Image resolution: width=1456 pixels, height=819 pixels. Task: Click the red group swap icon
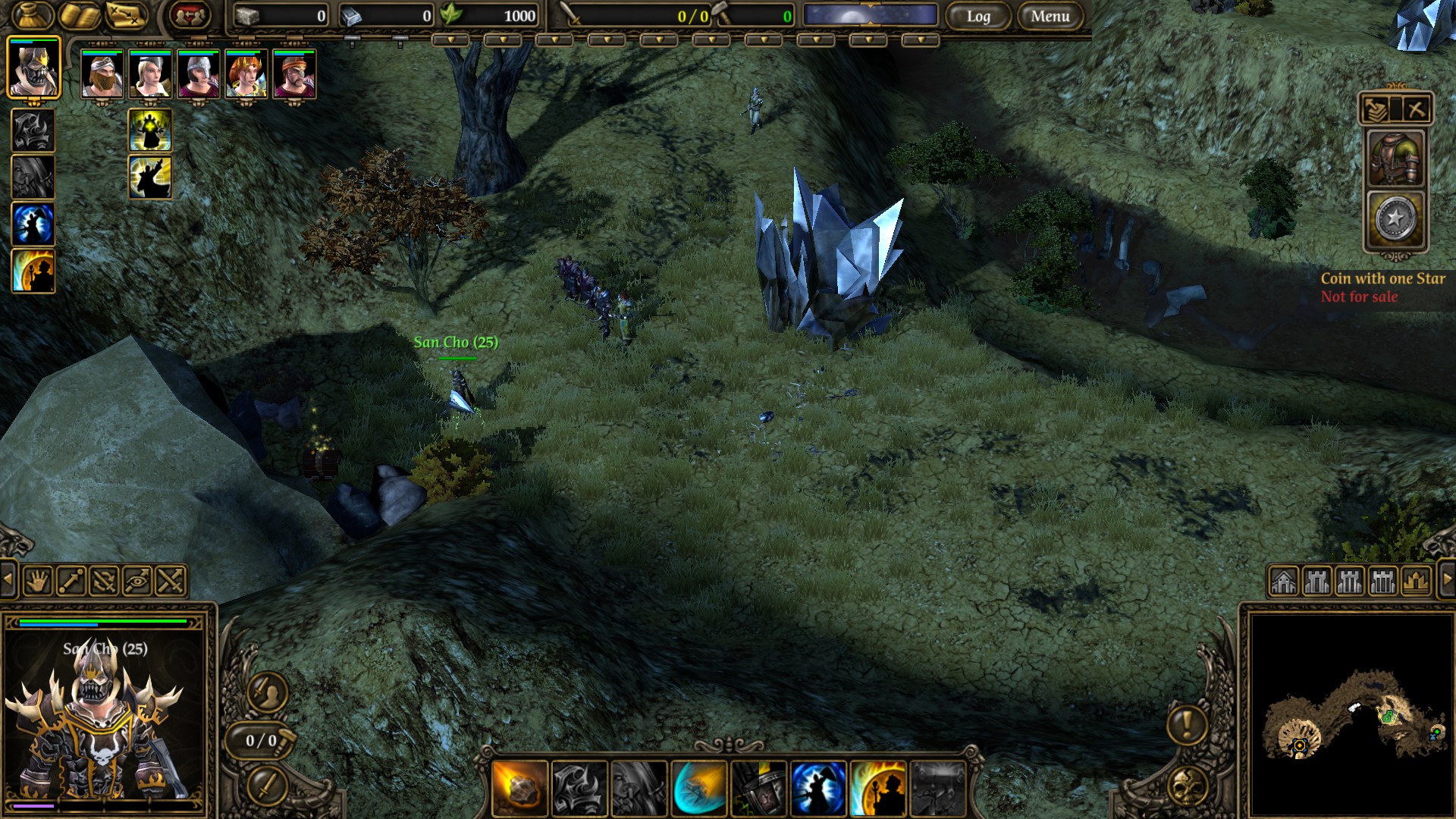click(189, 15)
